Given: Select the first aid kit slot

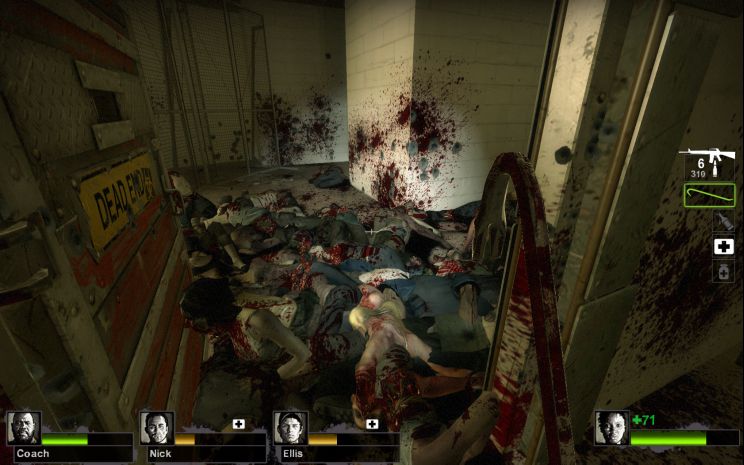Looking at the screenshot, I should tap(723, 246).
